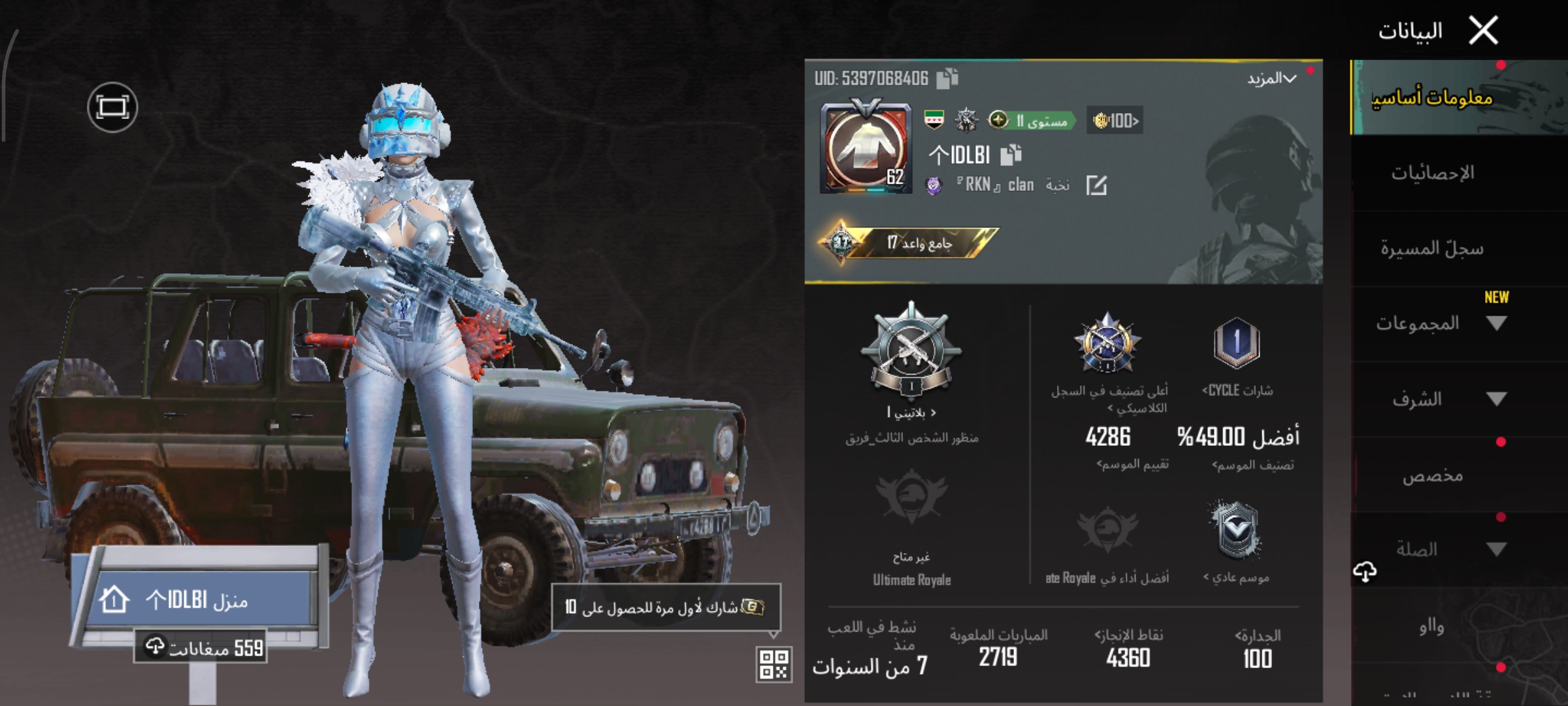This screenshot has width=1568, height=706.
Task: Switch to the الإحصائيات statistics tab
Action: pos(1432,173)
